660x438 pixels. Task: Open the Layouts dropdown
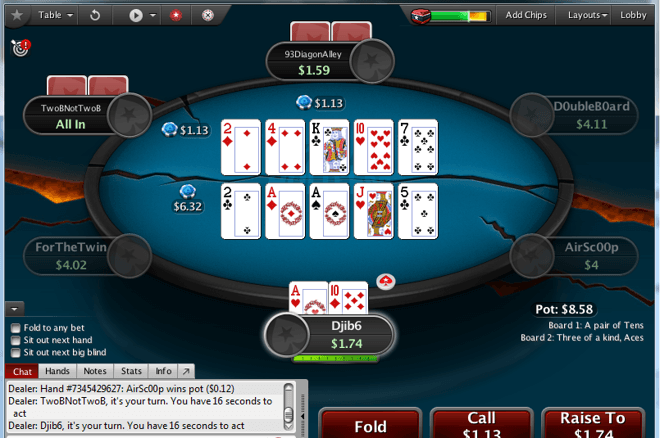click(x=587, y=15)
